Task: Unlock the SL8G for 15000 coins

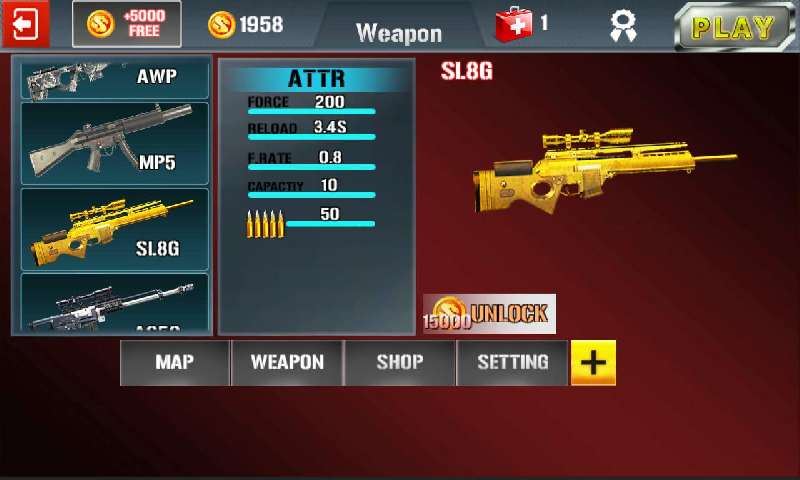Action: (x=490, y=314)
